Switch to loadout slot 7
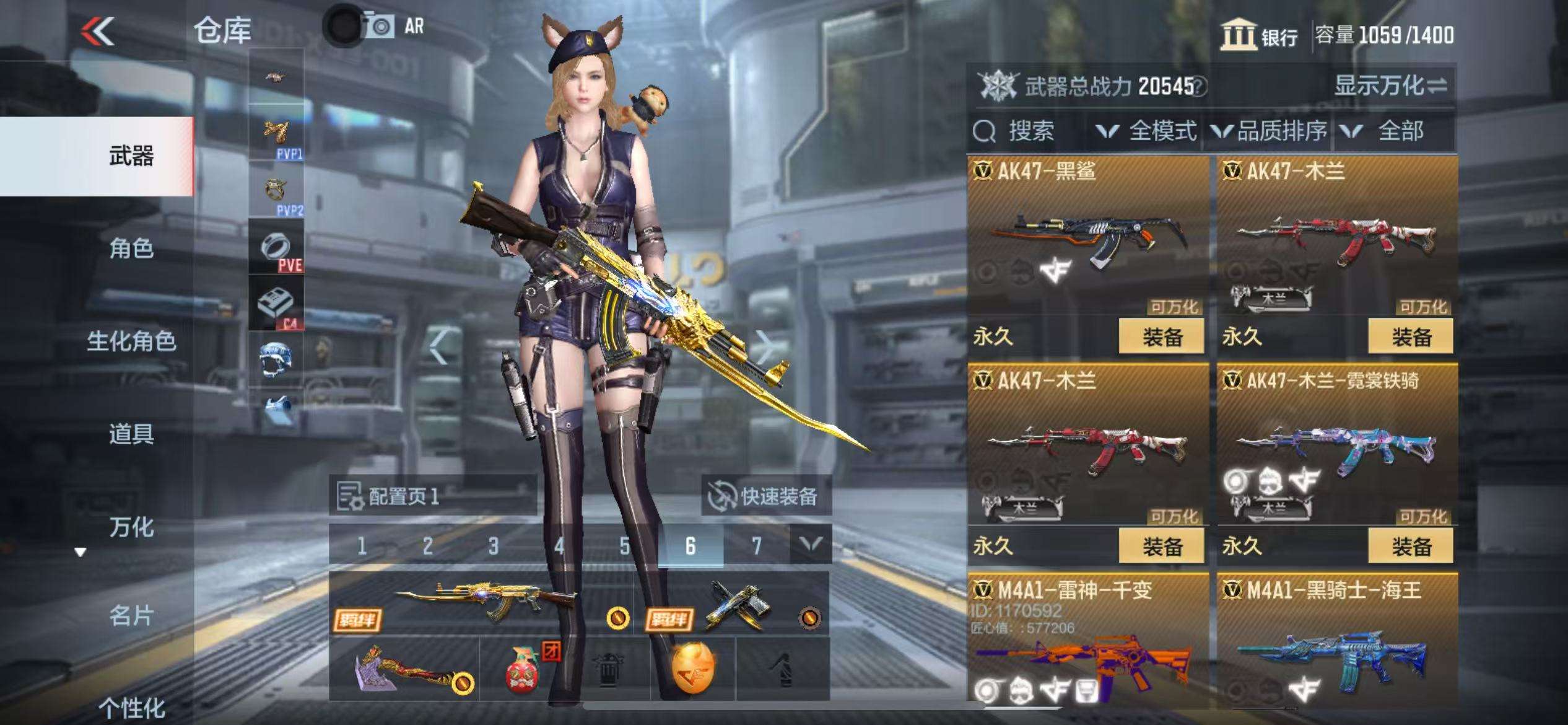The height and width of the screenshot is (725, 1568). point(756,546)
